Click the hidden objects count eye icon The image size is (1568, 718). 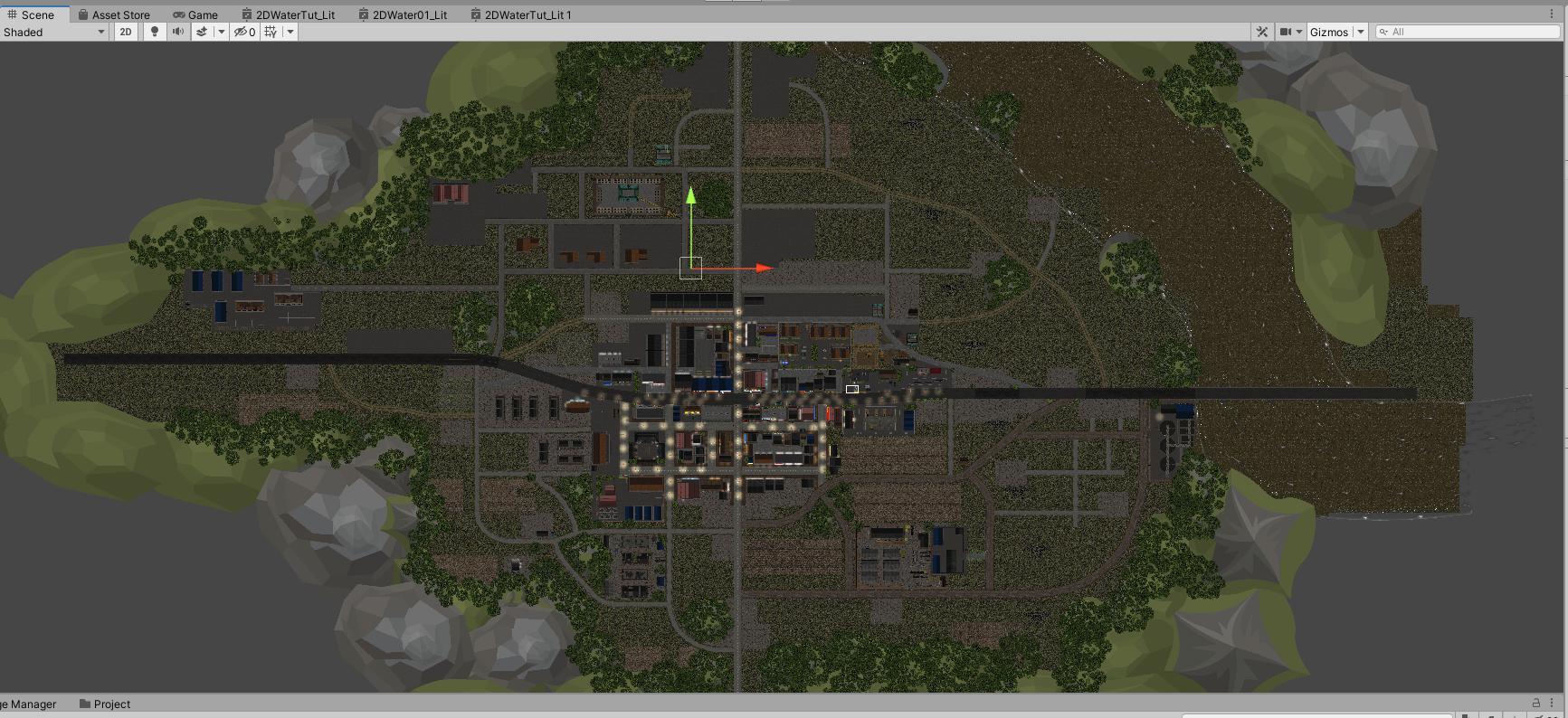click(241, 32)
